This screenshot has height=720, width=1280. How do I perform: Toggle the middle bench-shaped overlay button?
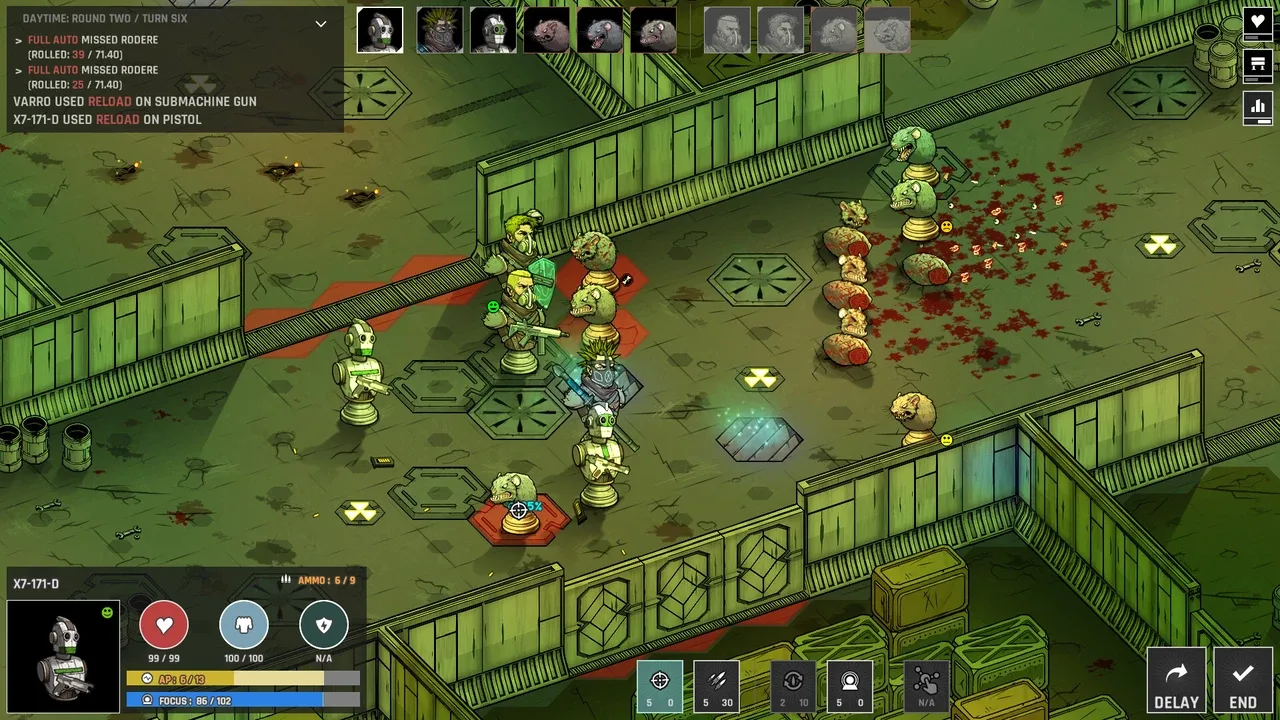click(x=1258, y=65)
